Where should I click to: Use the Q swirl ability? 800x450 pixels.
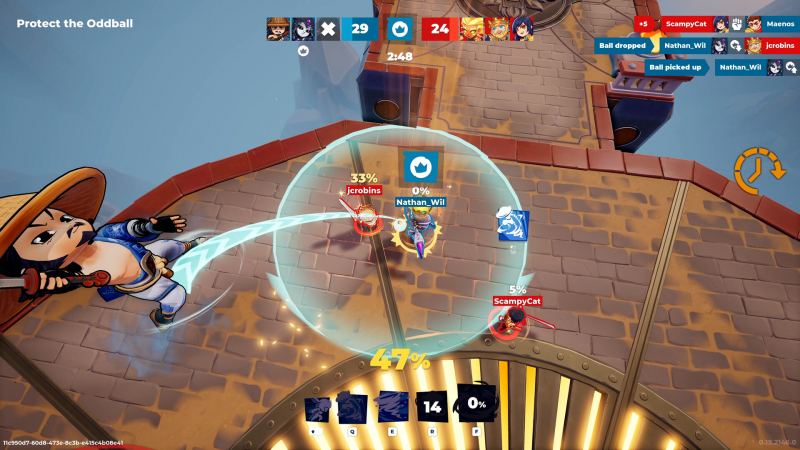point(353,407)
